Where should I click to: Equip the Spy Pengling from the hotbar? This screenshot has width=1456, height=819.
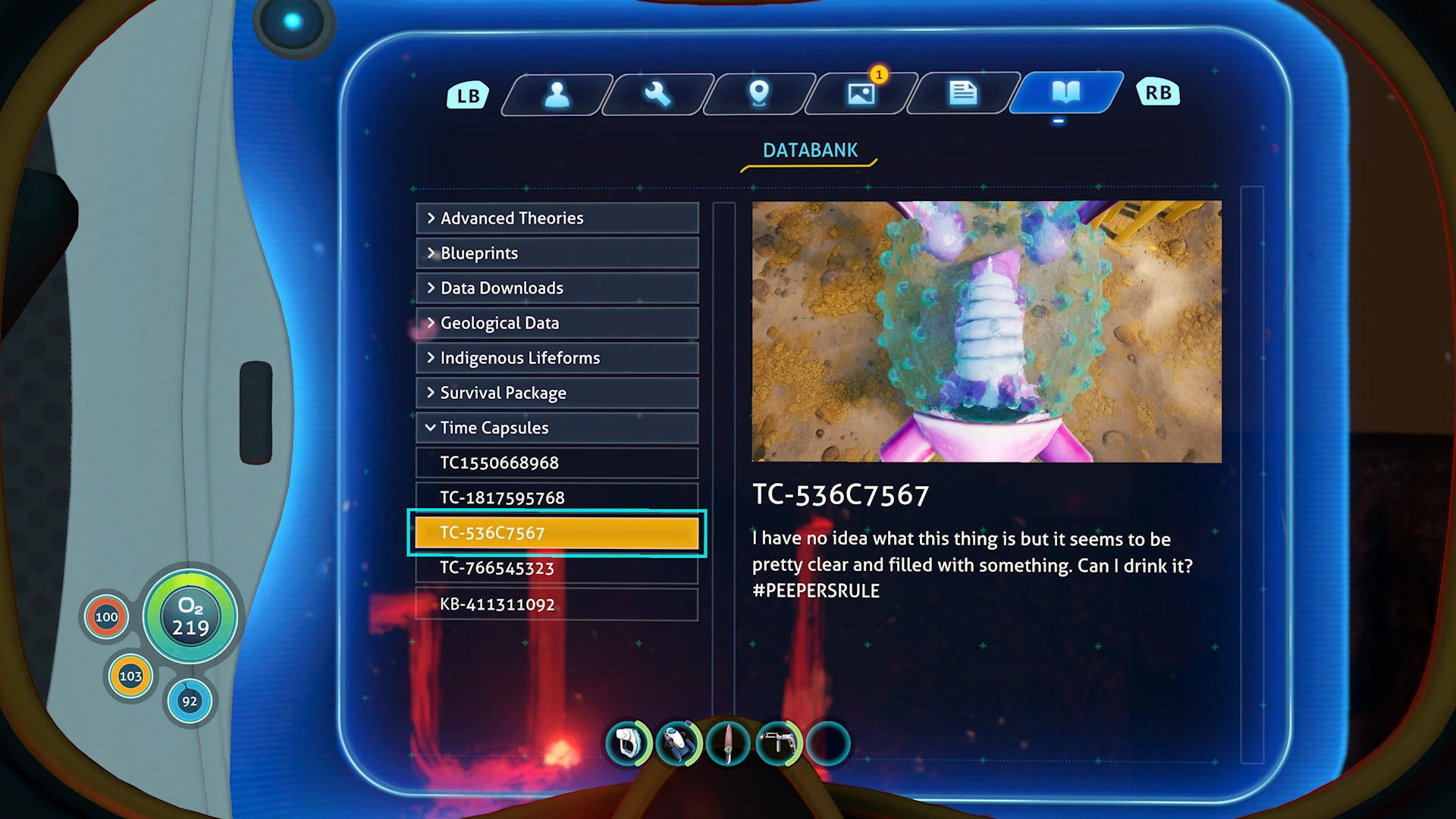click(x=677, y=743)
